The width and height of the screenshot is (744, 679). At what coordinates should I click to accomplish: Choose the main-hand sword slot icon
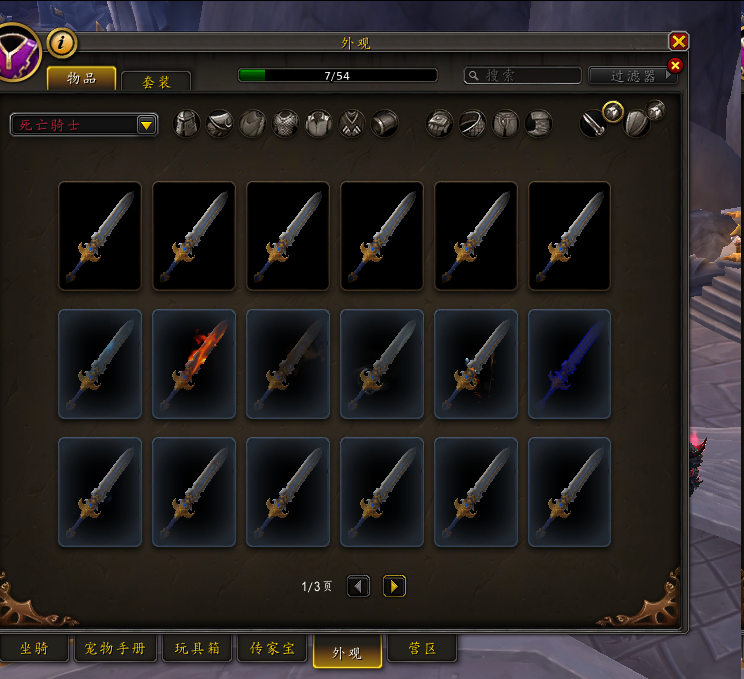click(x=592, y=124)
